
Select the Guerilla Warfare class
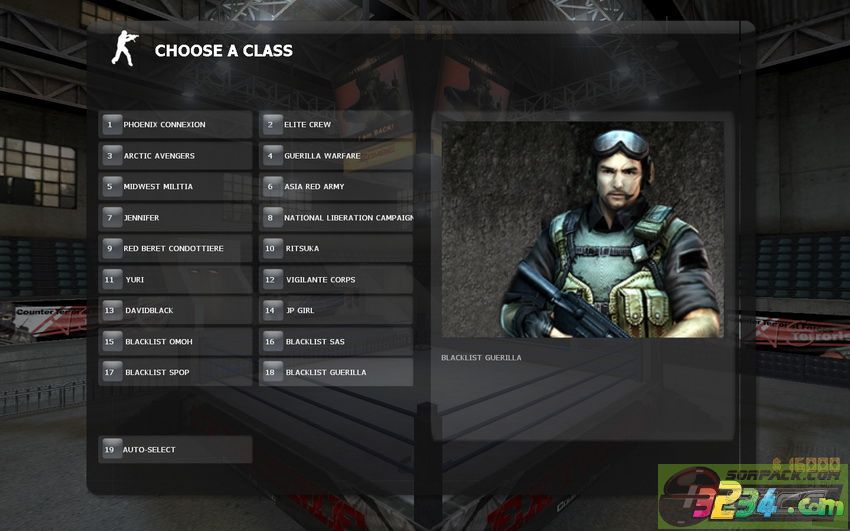click(x=336, y=156)
